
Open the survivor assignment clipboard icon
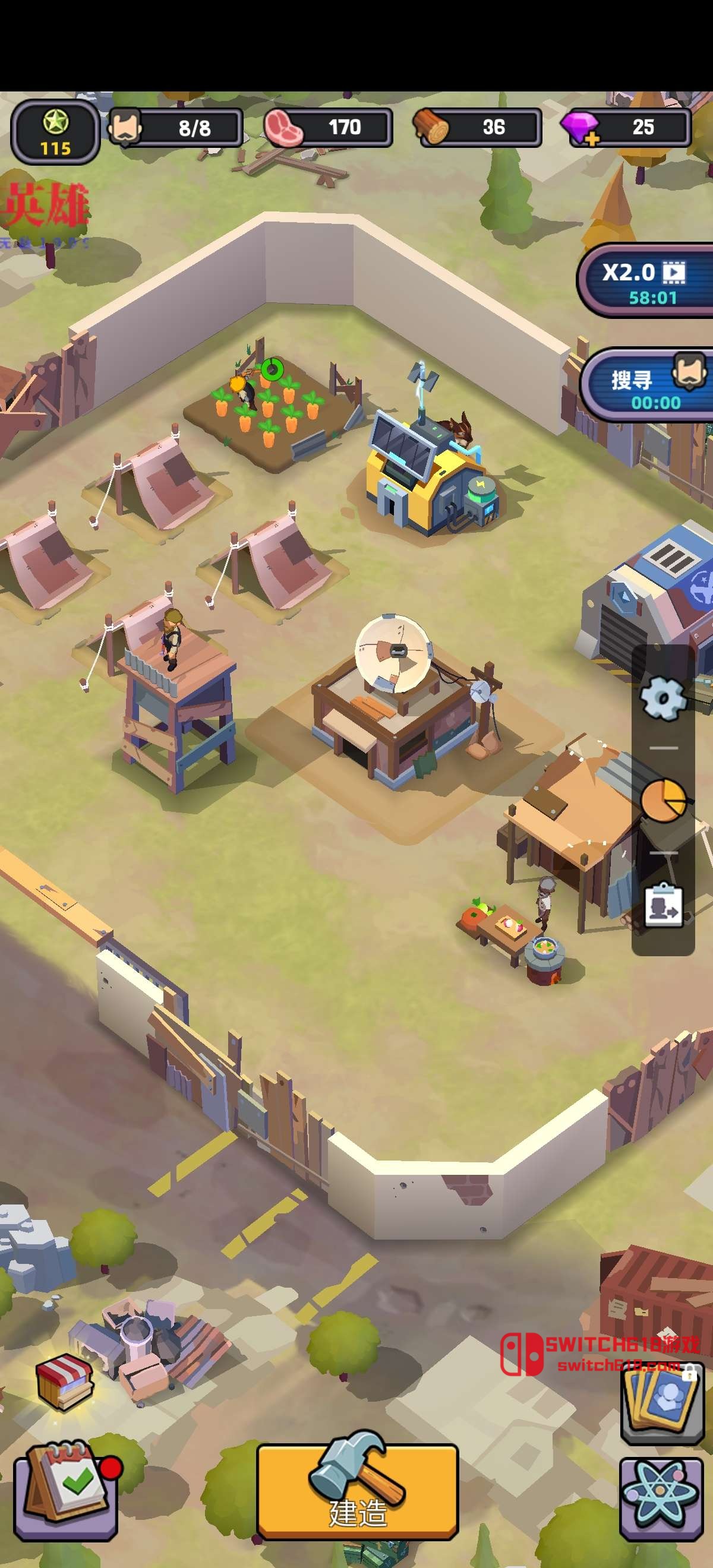[x=663, y=905]
